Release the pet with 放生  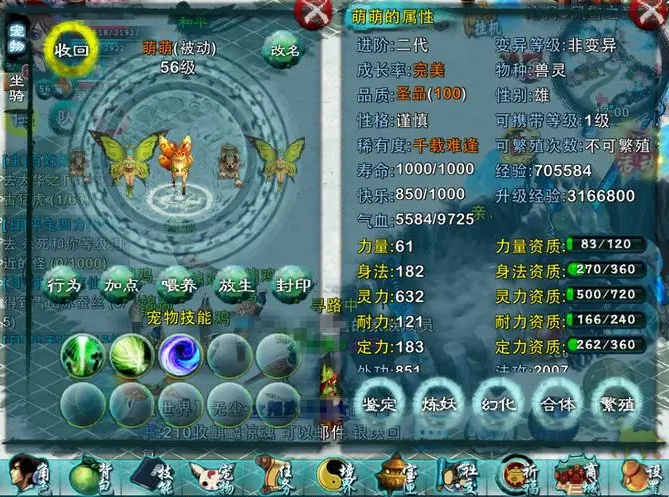[x=236, y=286]
